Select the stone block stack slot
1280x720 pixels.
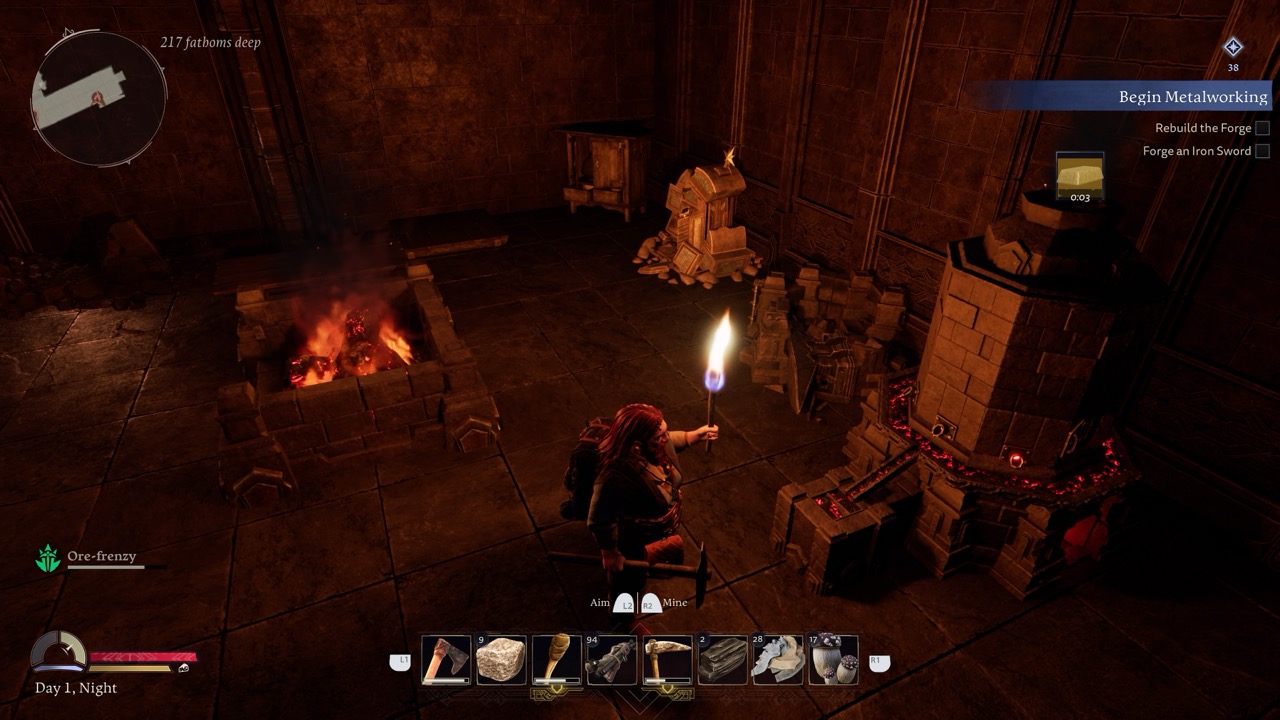[501, 660]
